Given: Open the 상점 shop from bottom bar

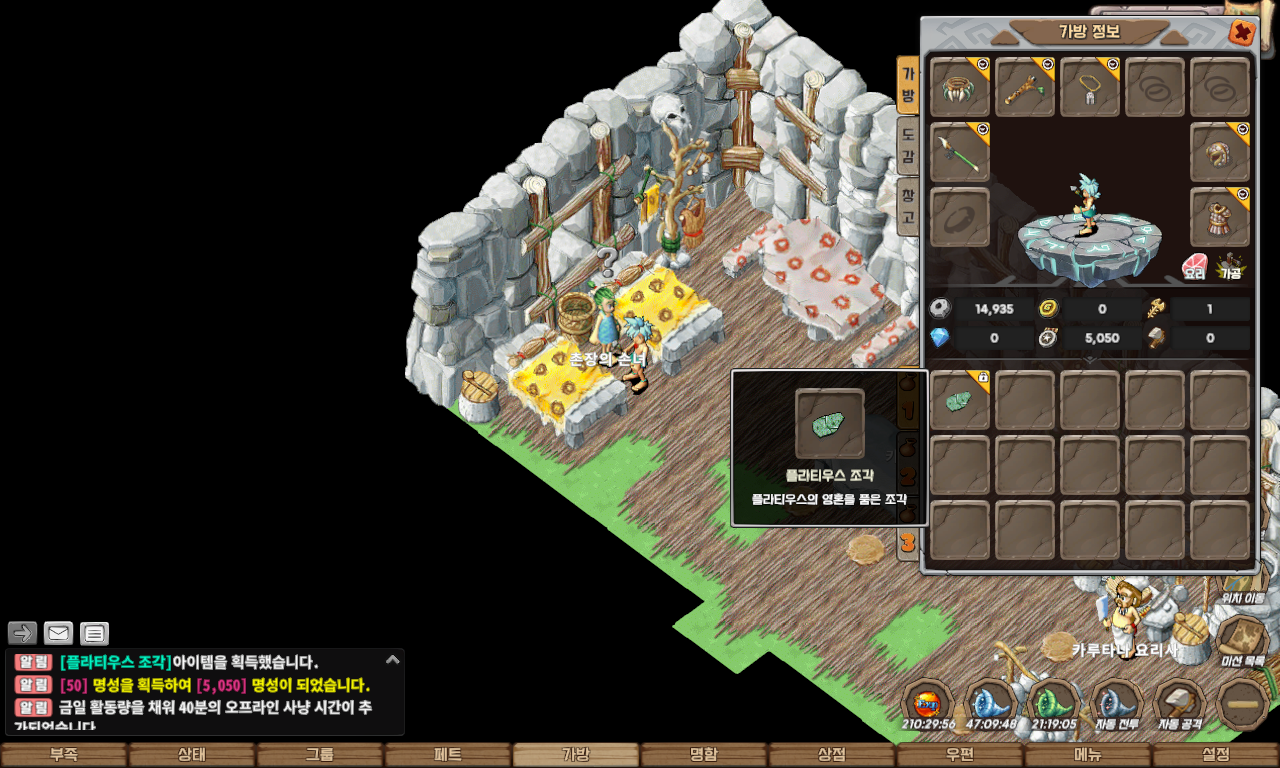Looking at the screenshot, I should point(832,755).
